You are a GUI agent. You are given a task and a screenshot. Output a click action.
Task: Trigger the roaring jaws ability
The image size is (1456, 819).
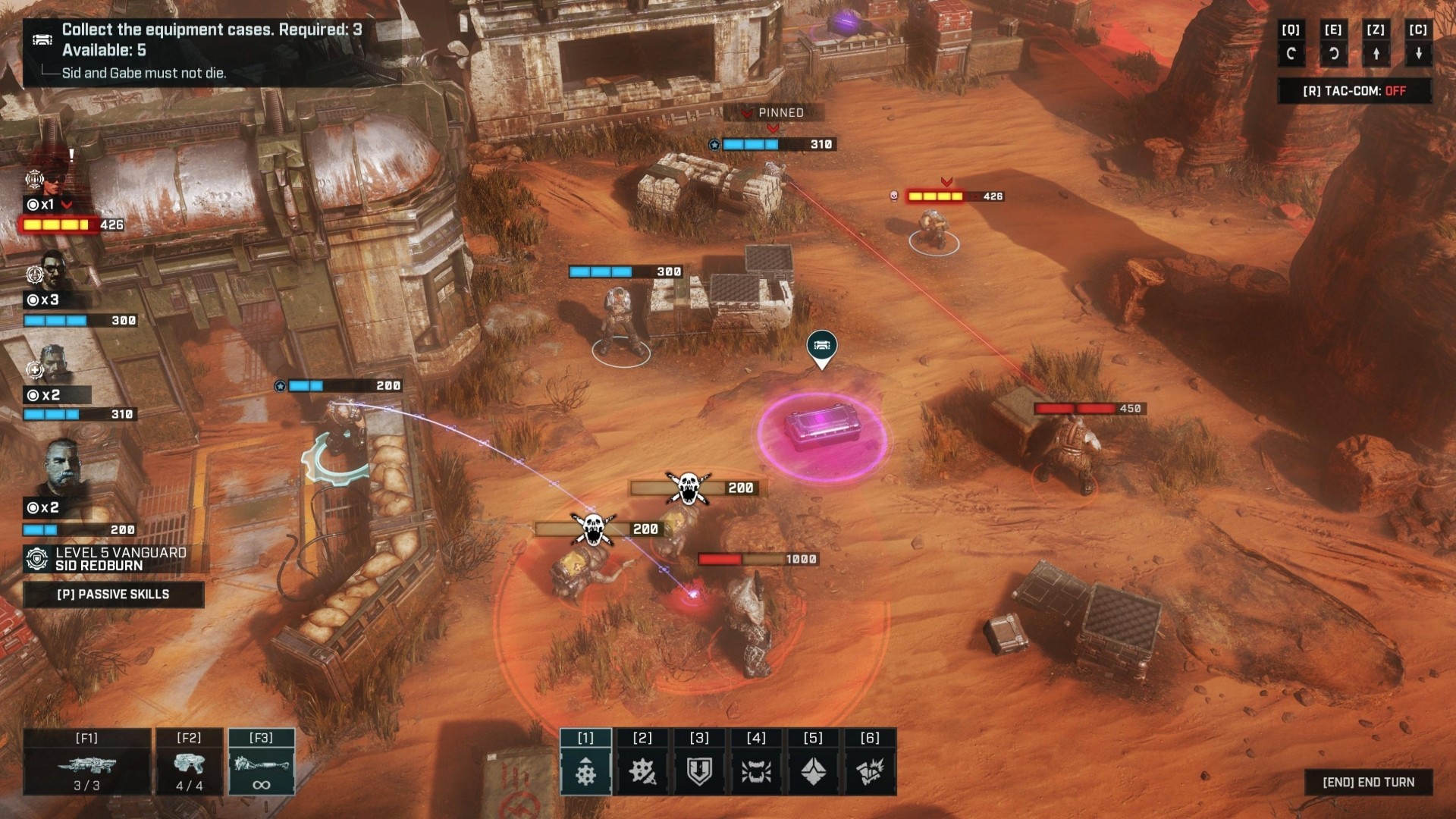click(756, 770)
